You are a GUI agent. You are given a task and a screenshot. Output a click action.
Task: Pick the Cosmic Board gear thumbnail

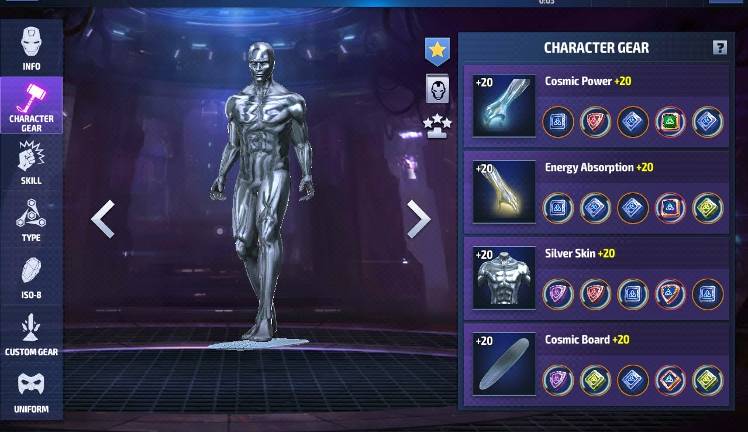click(x=505, y=363)
